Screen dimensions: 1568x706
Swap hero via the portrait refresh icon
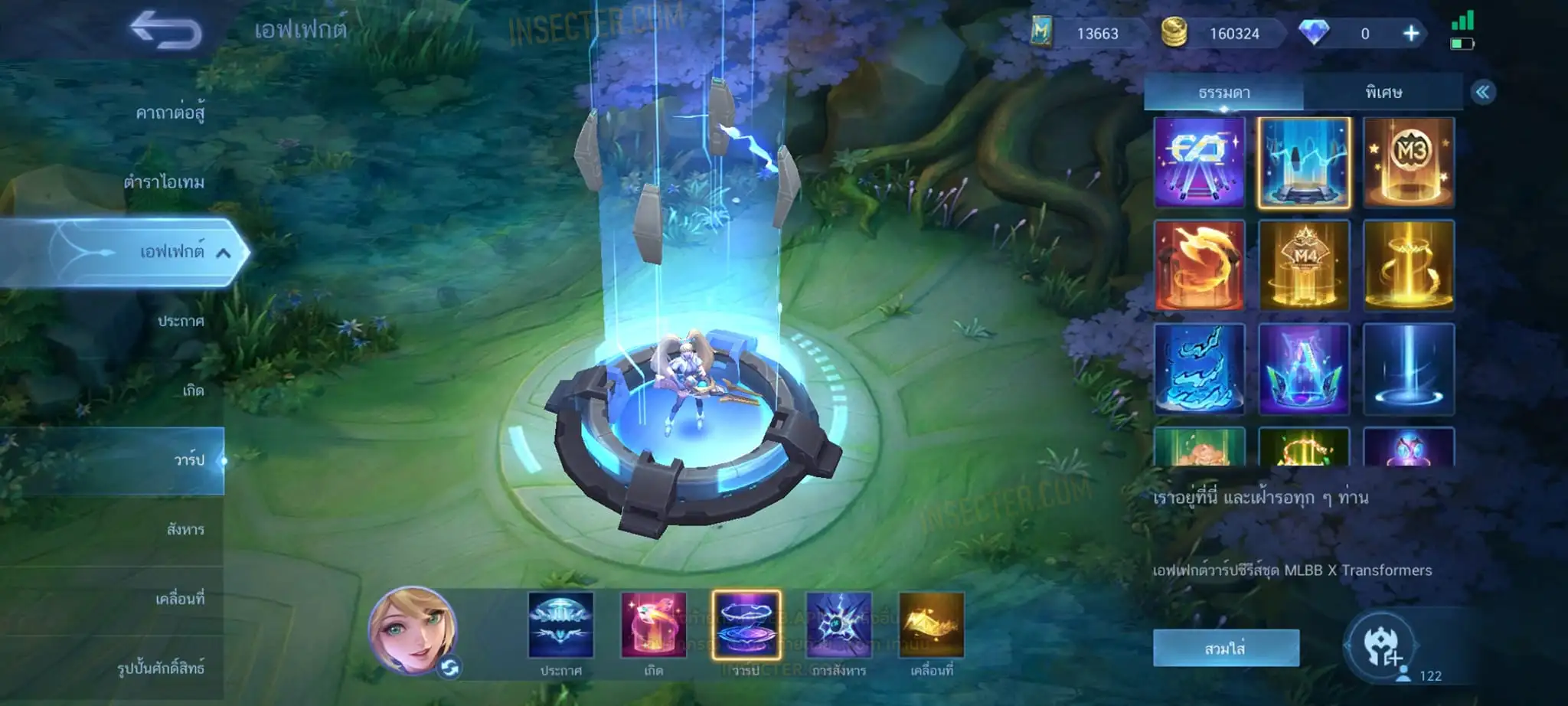point(449,668)
